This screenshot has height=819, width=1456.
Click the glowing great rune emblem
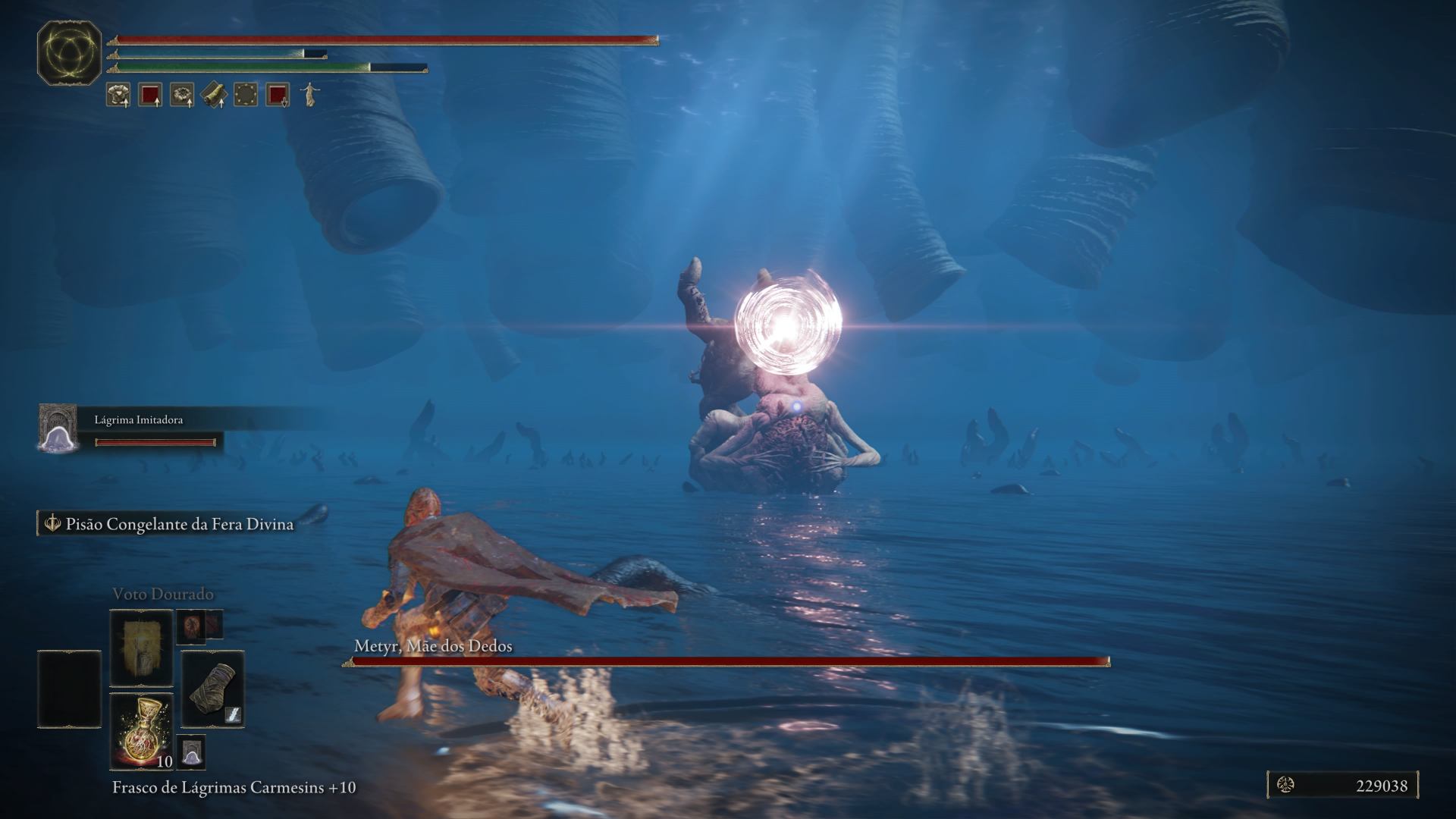[x=70, y=52]
